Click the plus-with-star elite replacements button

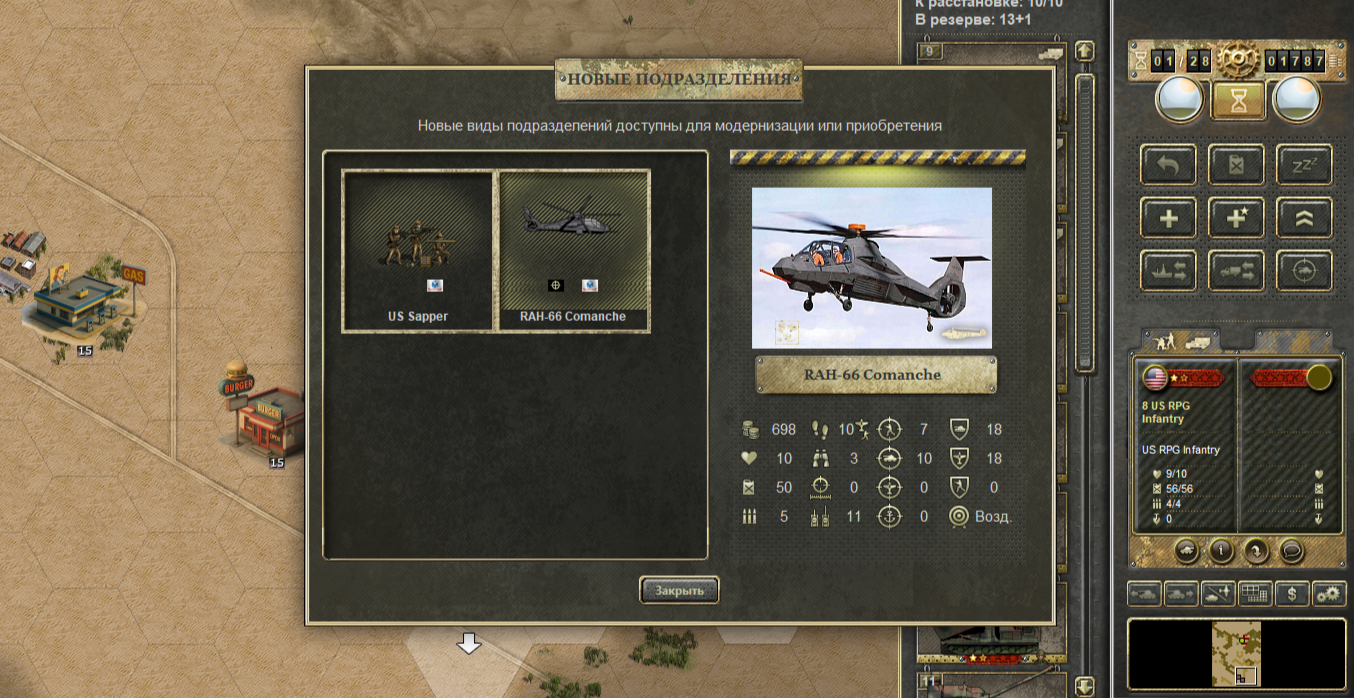tap(1236, 218)
